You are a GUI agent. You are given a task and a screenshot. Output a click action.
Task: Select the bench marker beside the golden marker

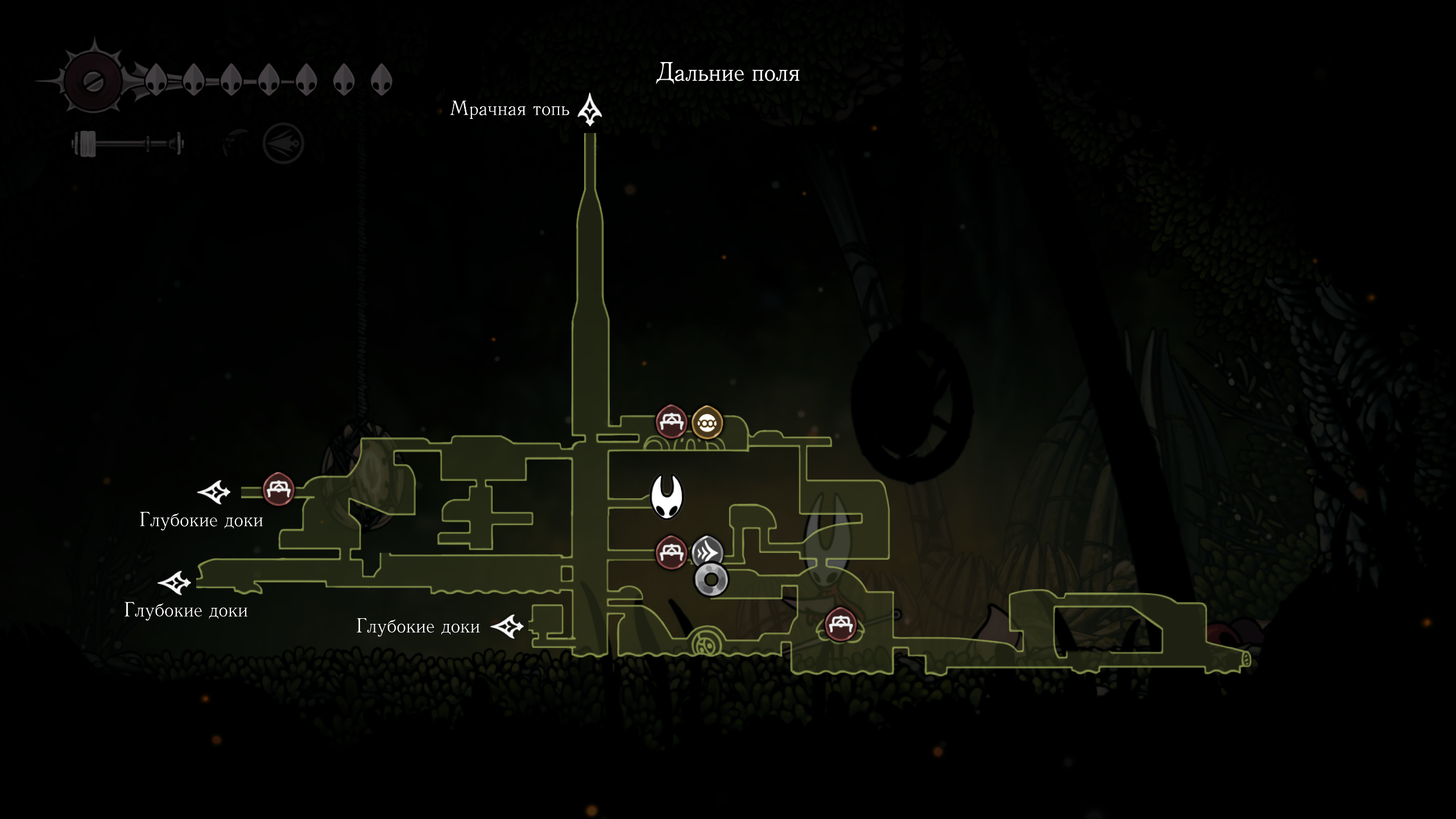(x=671, y=422)
